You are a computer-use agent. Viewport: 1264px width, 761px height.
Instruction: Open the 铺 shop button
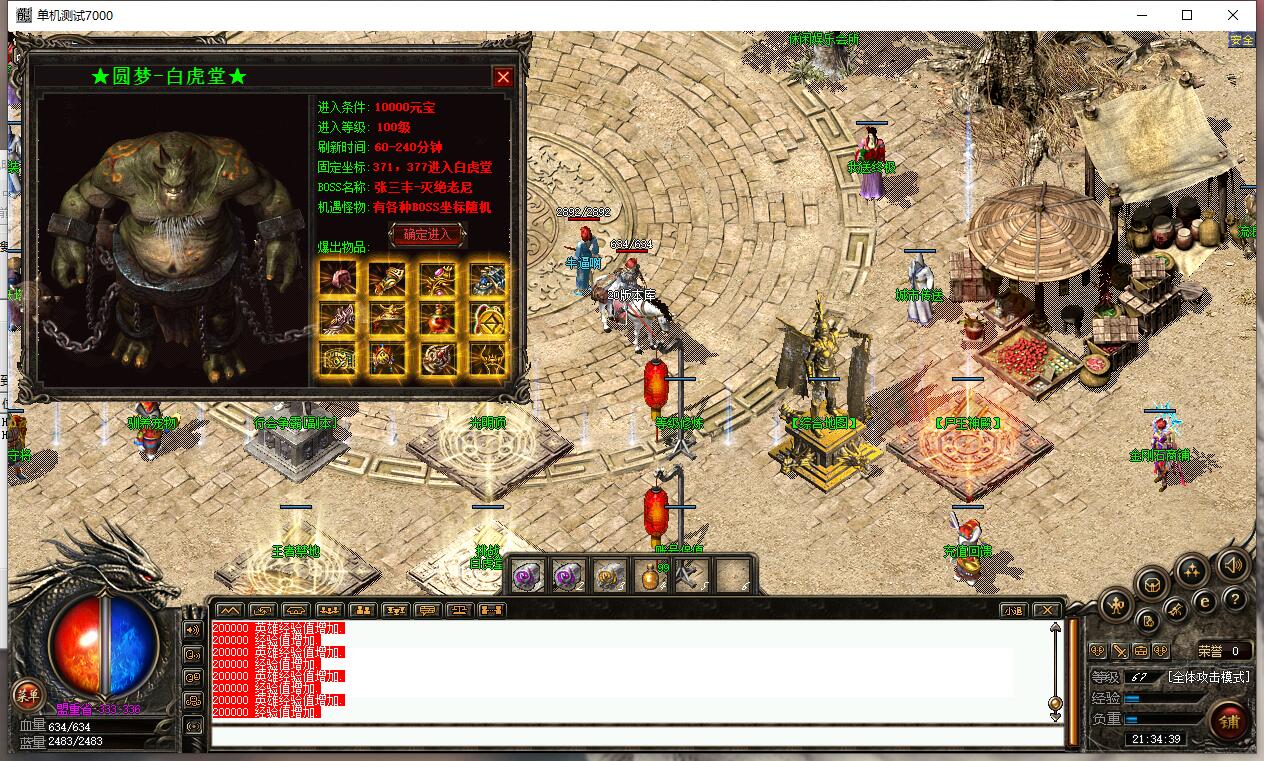1229,721
